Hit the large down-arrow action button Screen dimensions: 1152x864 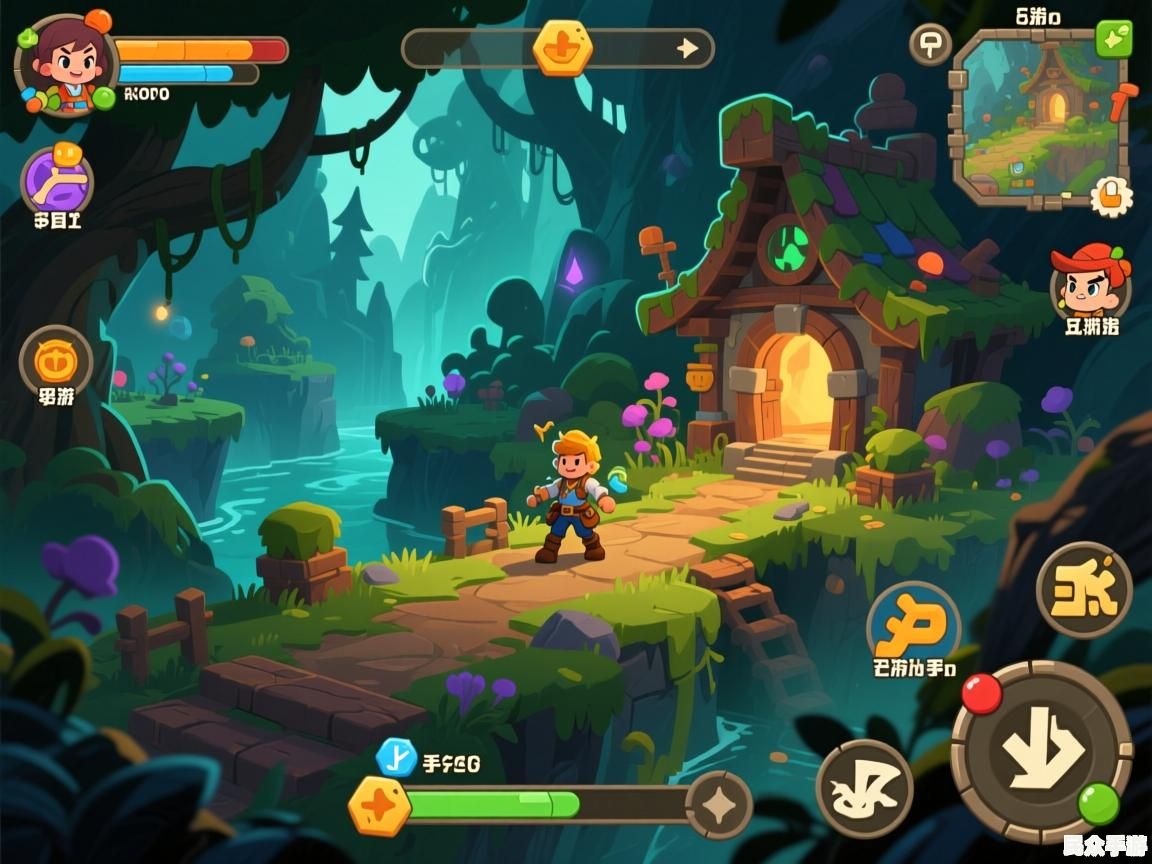(x=1040, y=752)
